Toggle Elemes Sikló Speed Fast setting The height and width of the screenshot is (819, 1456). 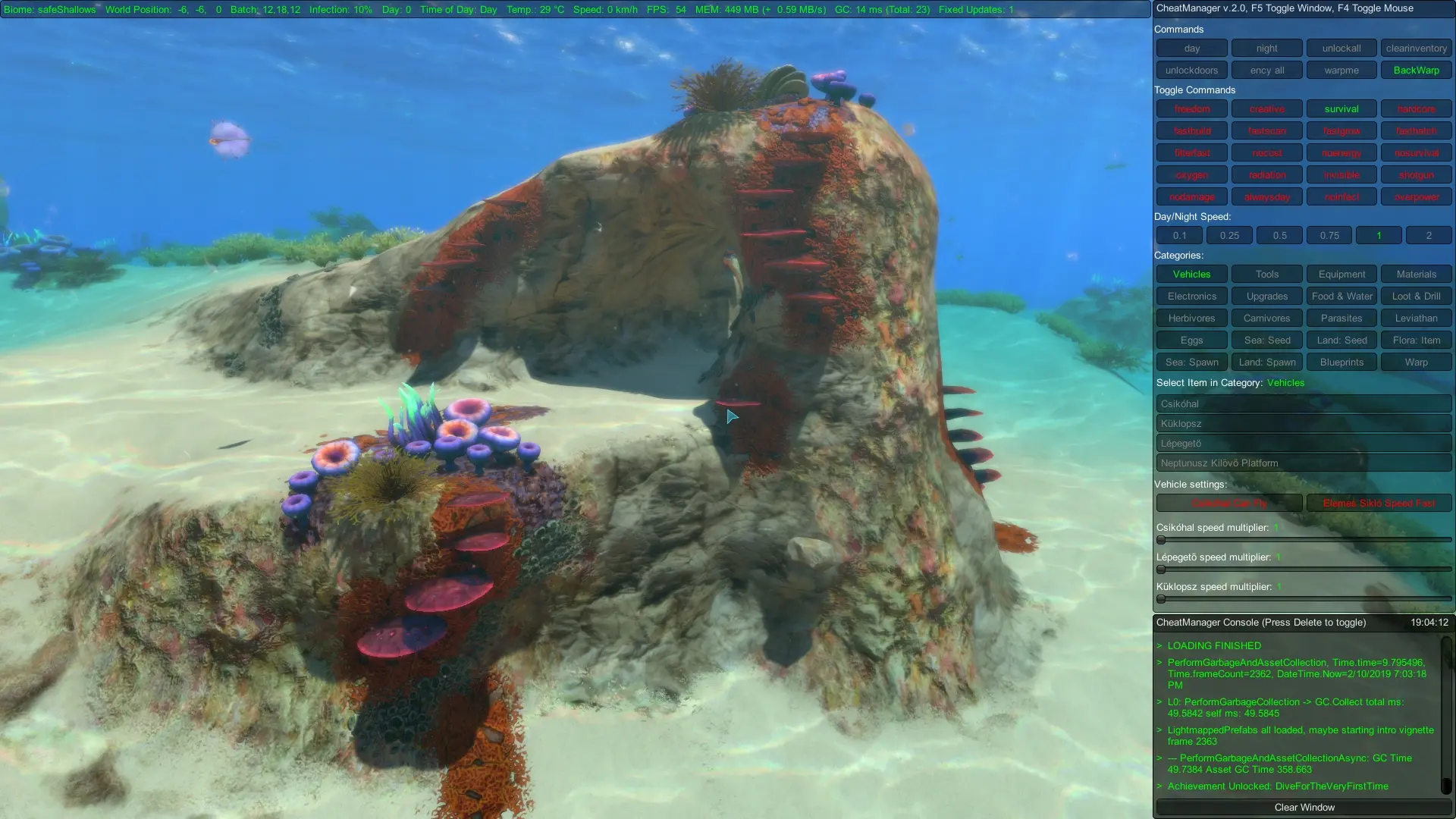(1379, 503)
